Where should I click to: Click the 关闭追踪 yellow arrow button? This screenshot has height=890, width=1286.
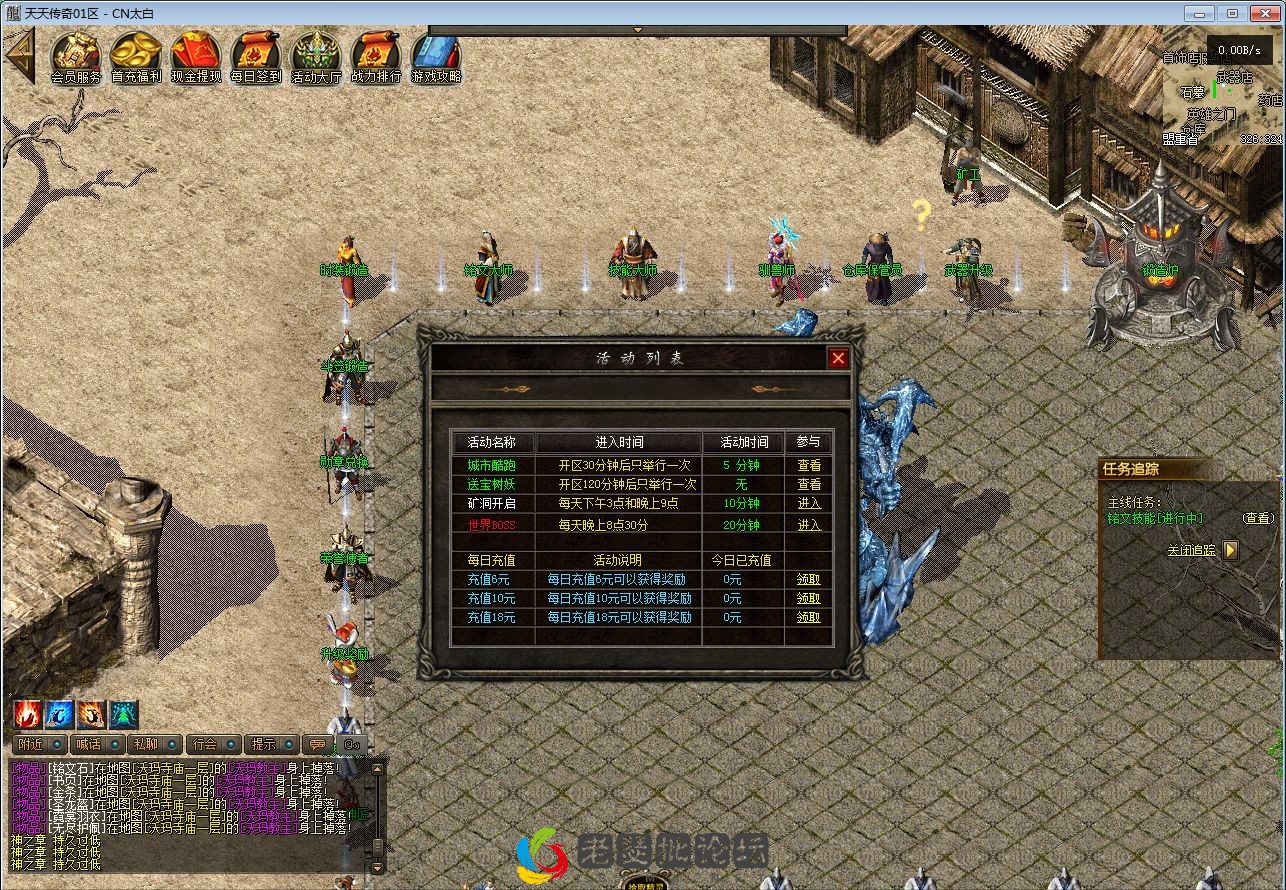1230,550
